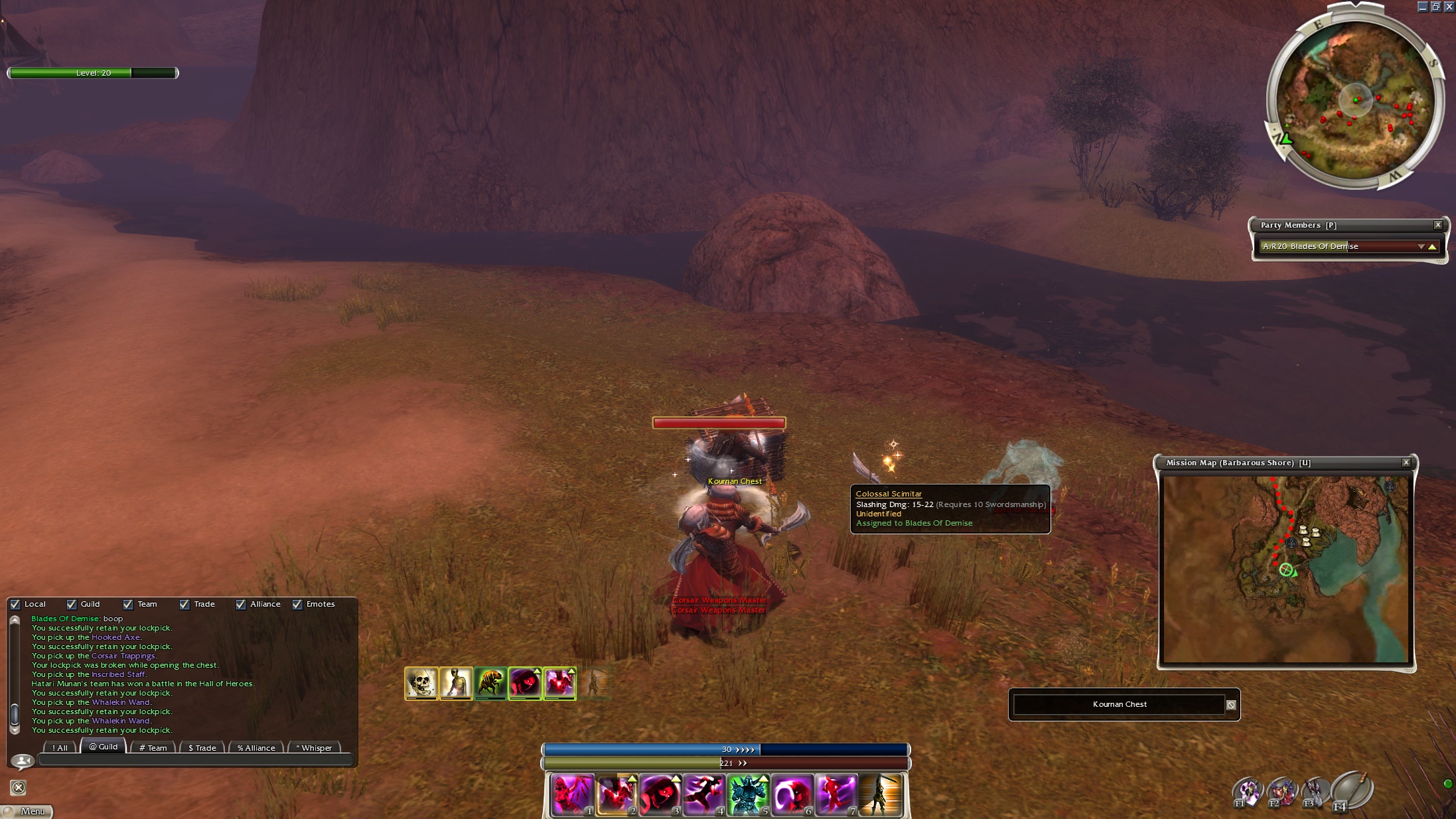Screen dimensions: 1456x819
Task: Equip the F1 weapon set
Action: coord(1247,792)
